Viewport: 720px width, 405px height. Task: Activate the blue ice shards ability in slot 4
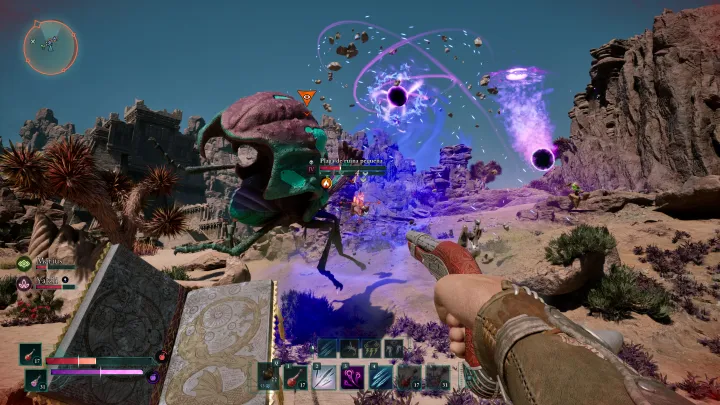coord(381,376)
